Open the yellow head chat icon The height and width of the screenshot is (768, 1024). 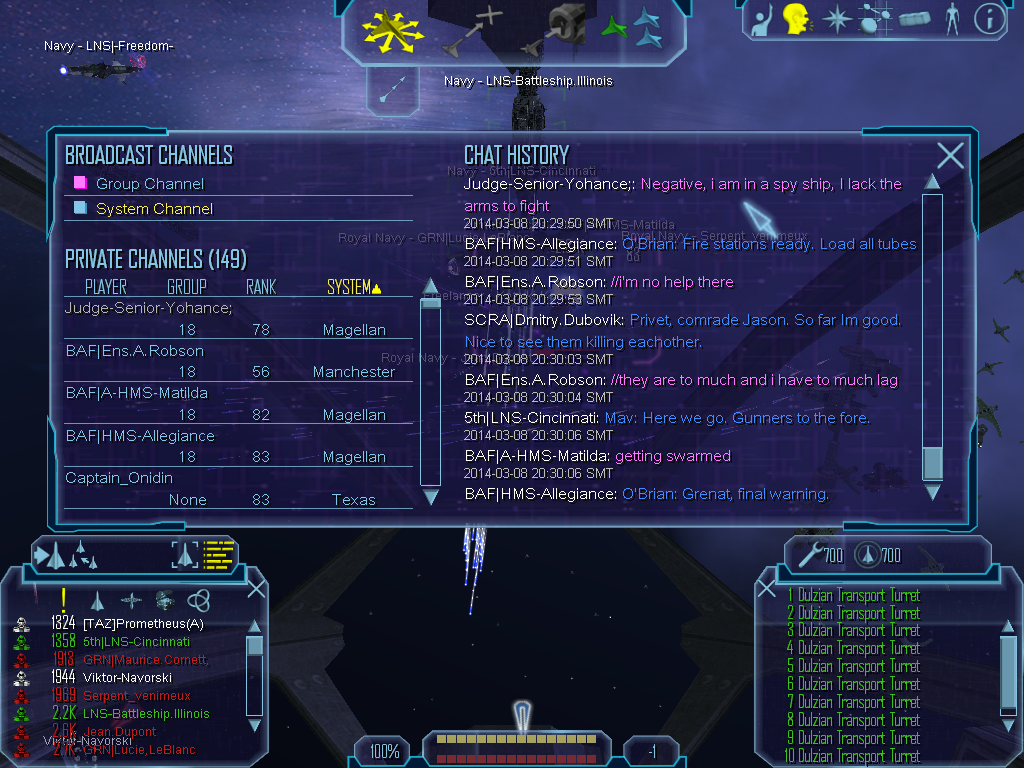point(796,18)
